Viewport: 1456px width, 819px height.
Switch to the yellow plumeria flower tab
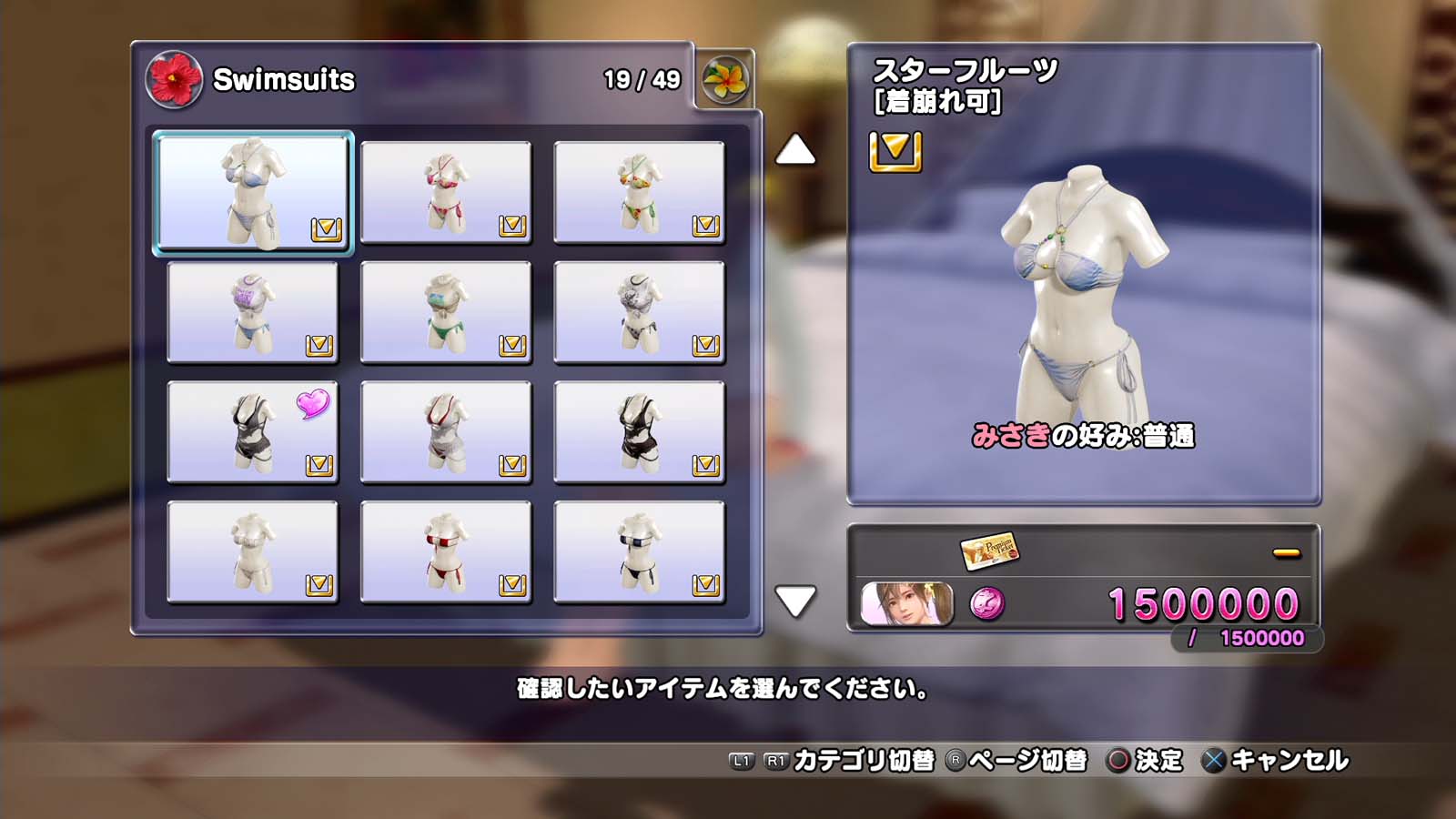coord(725,80)
